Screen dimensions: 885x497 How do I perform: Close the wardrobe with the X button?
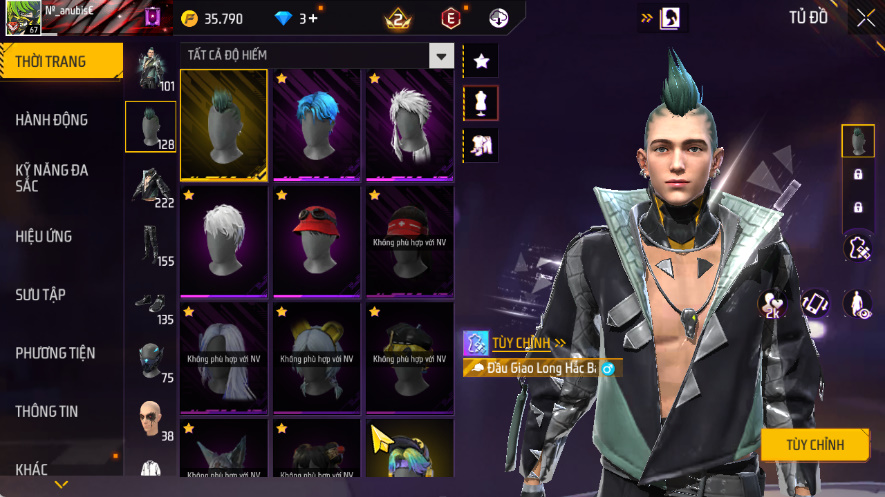865,18
